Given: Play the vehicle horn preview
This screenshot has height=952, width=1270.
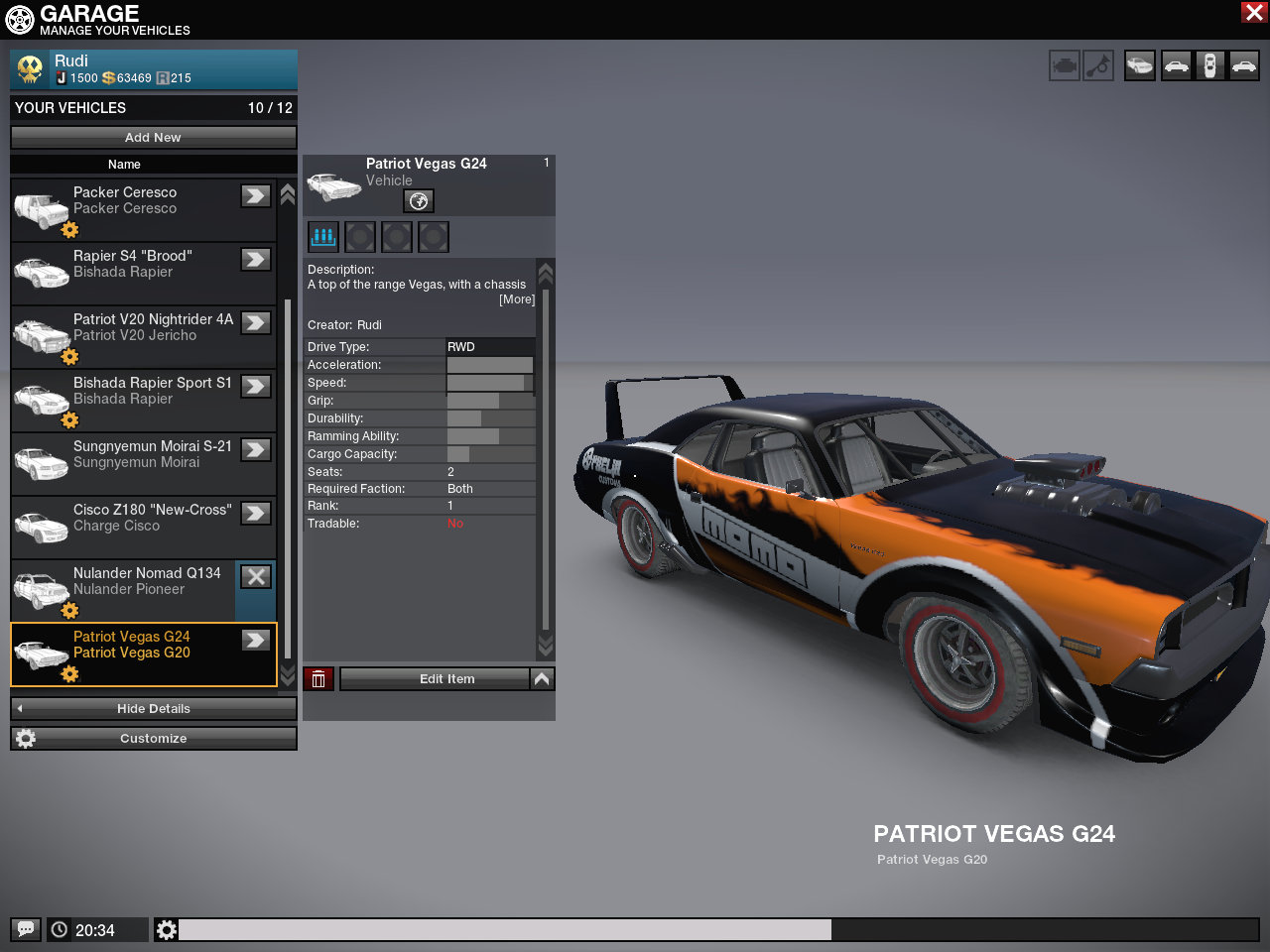Looking at the screenshot, I should 1098,66.
